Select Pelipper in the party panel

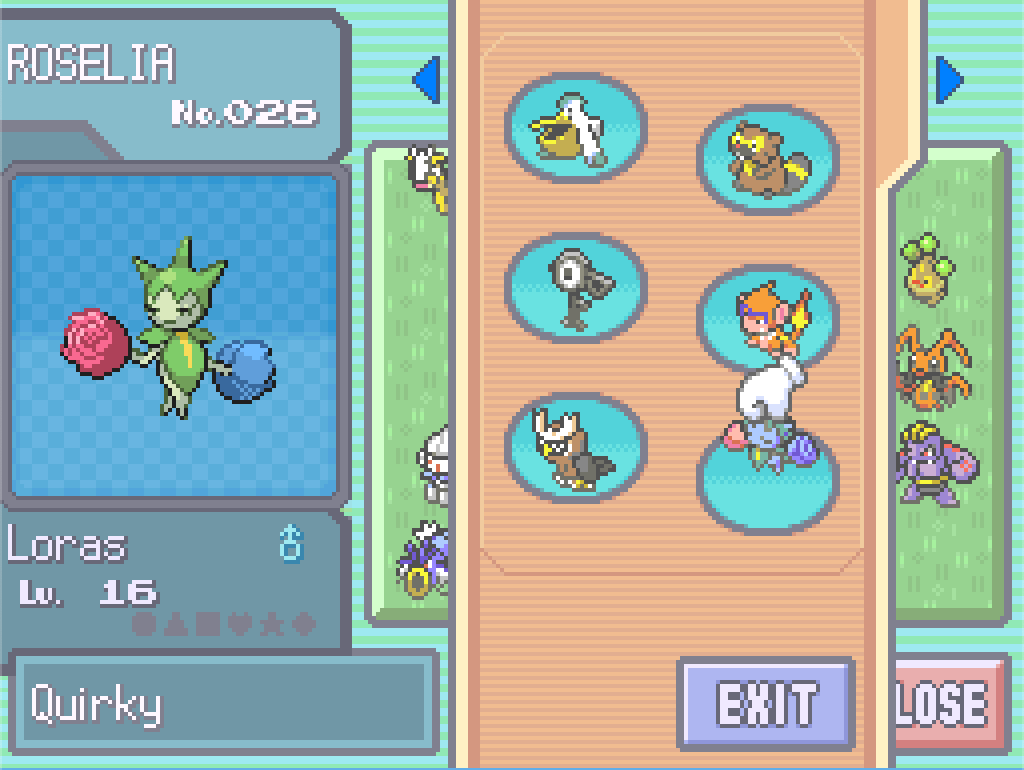pyautogui.click(x=575, y=128)
